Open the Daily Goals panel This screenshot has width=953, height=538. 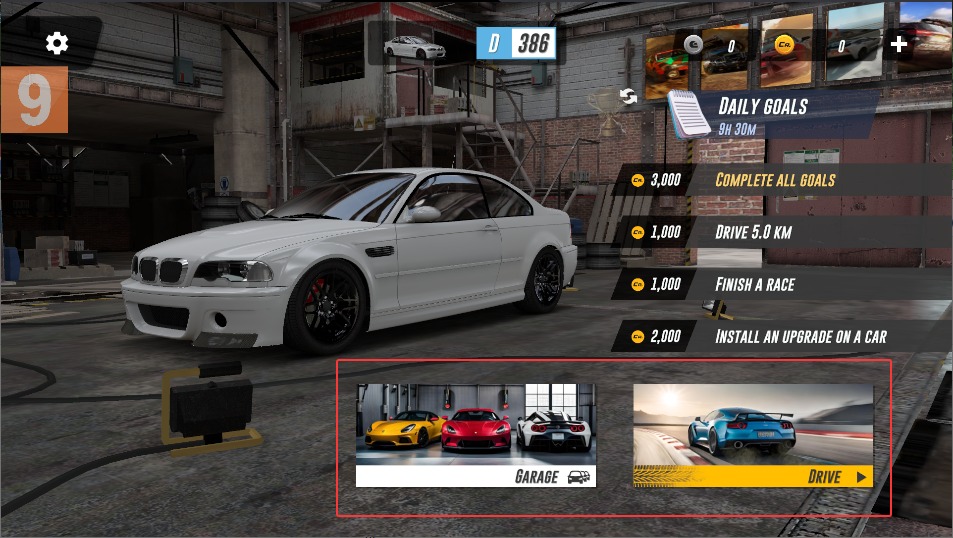pos(762,111)
